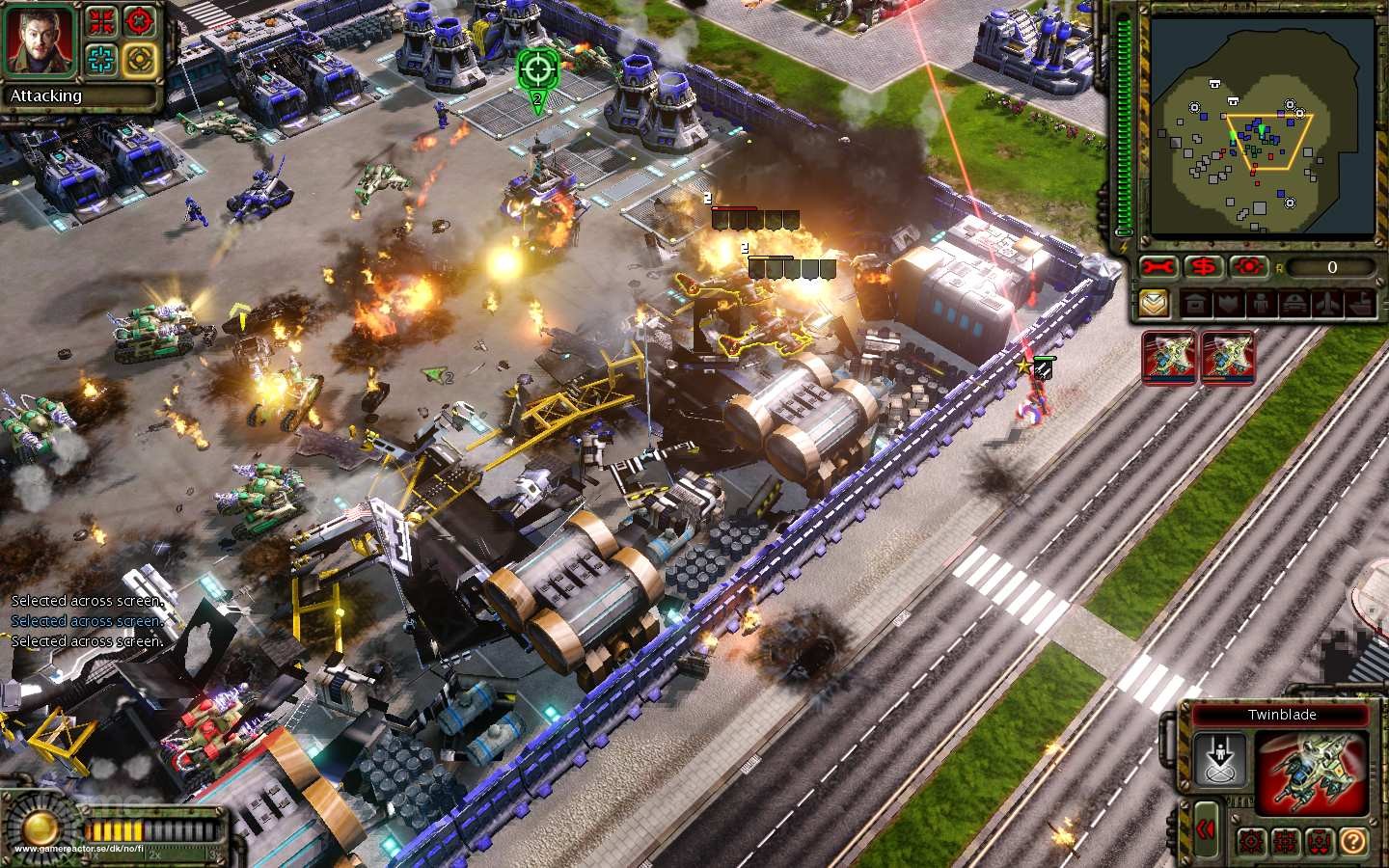Select the repair wrench tool
The image size is (1389, 868).
1158,267
